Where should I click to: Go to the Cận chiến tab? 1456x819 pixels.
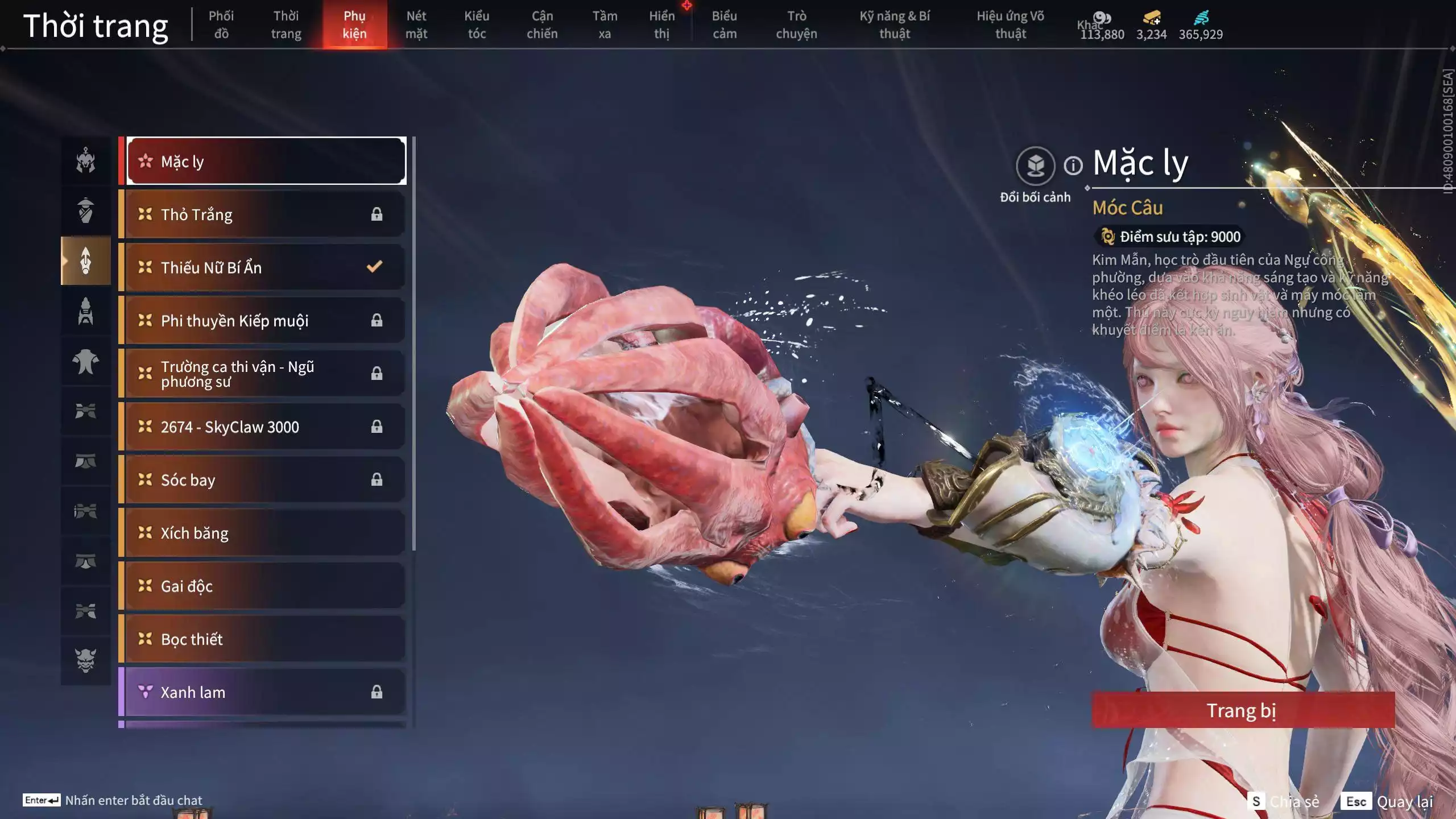click(541, 24)
